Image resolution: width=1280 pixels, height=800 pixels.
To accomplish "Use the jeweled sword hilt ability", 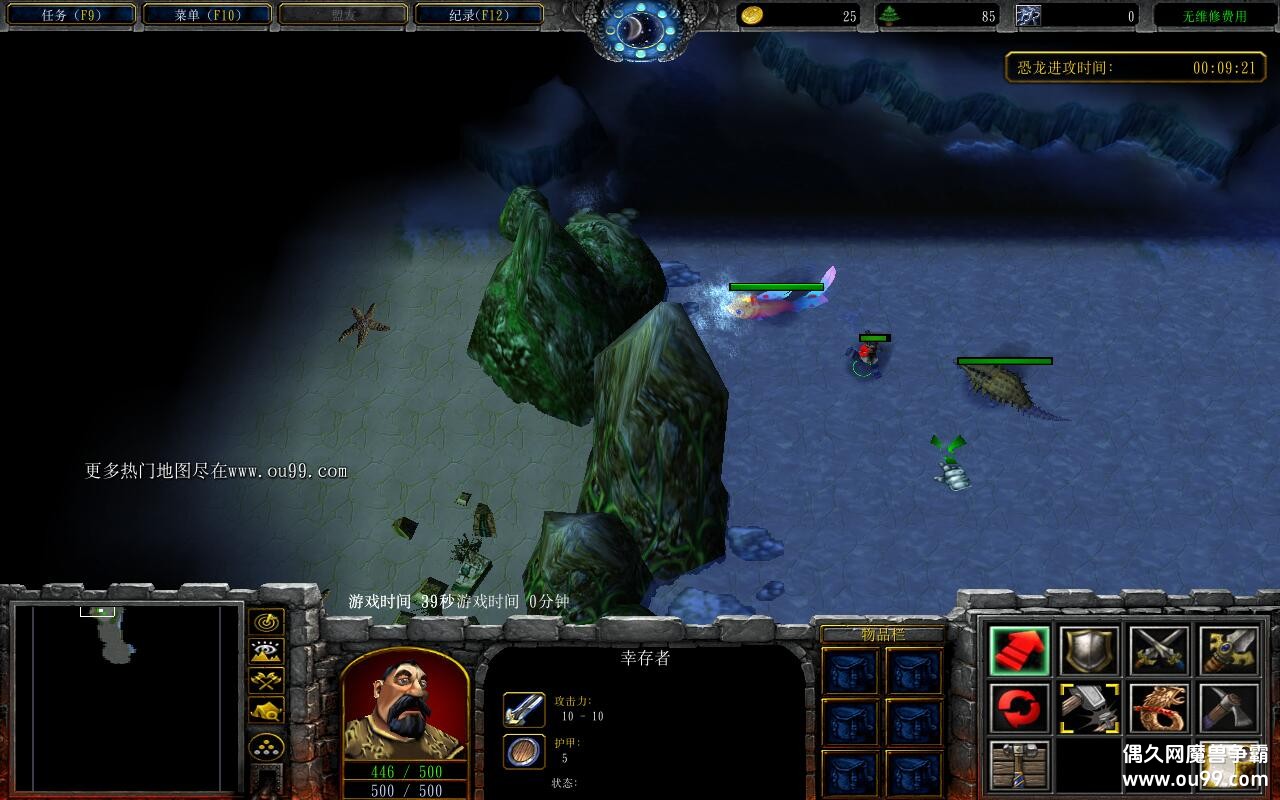I will point(1229,651).
